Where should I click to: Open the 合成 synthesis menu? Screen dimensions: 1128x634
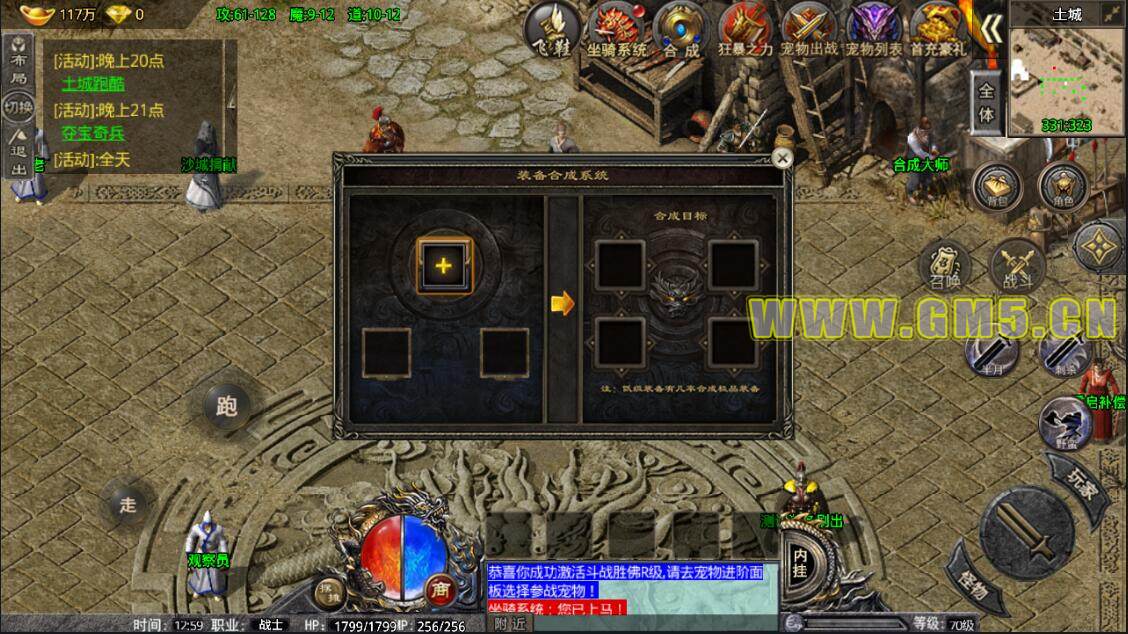point(680,30)
